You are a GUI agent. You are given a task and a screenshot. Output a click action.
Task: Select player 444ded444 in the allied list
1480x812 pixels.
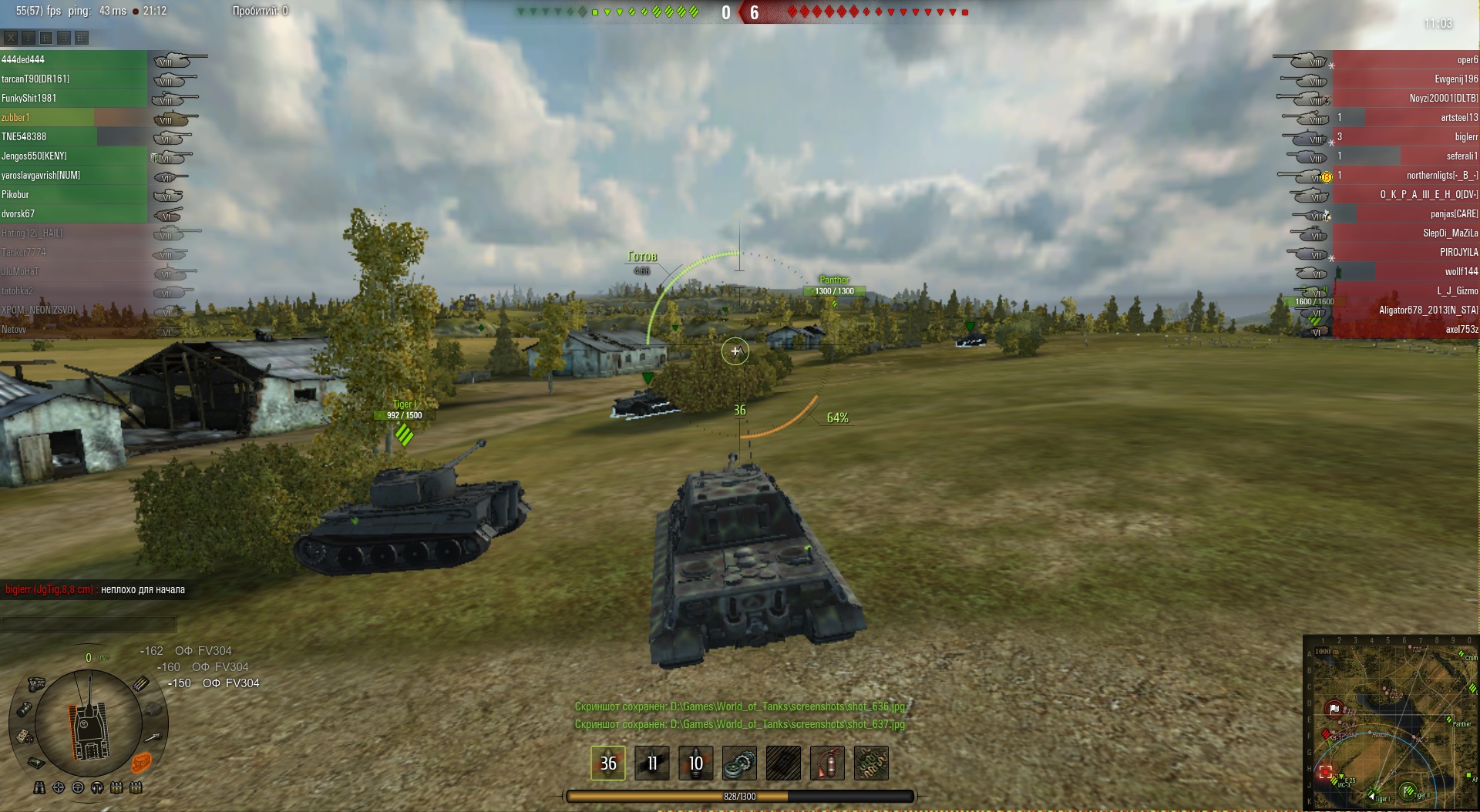pyautogui.click(x=73, y=59)
